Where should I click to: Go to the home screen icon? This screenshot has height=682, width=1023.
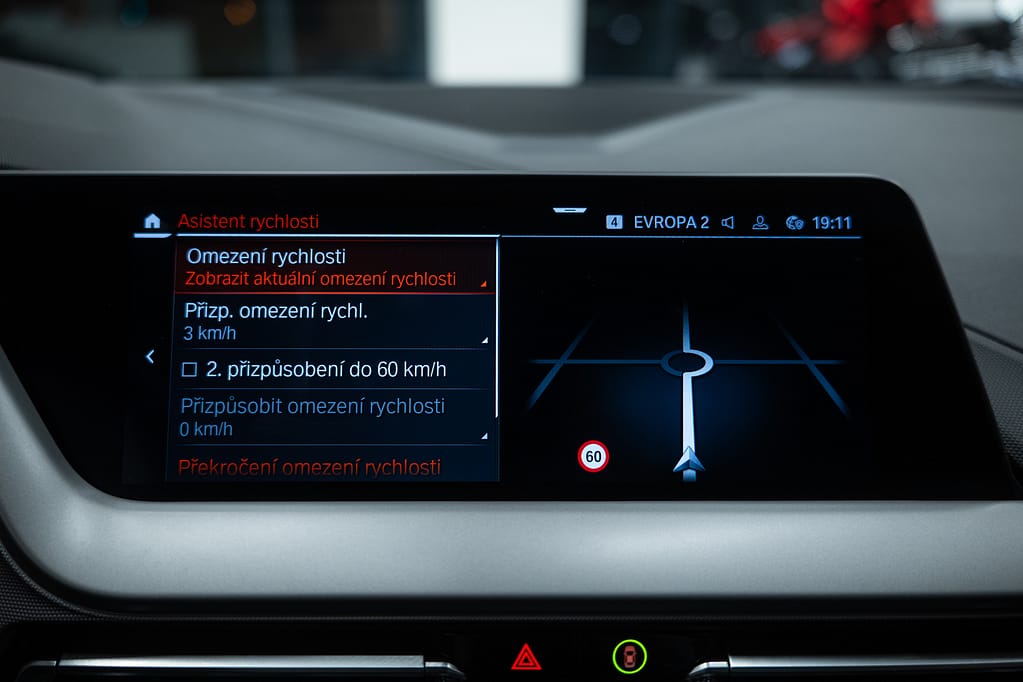click(152, 222)
